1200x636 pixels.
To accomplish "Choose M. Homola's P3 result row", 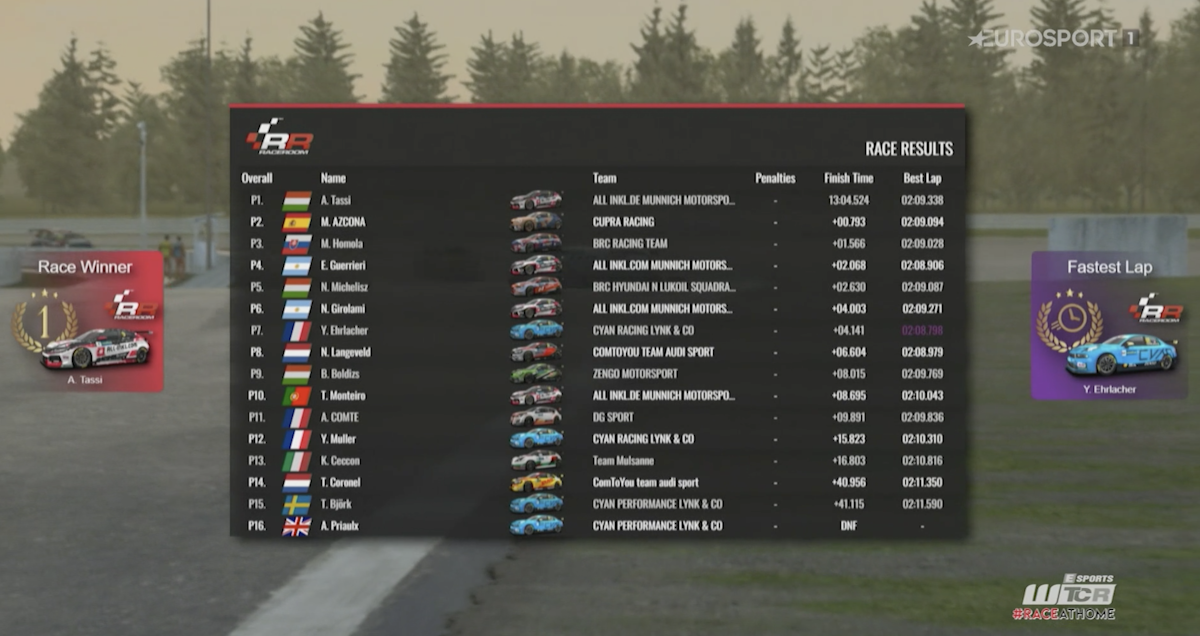I will point(597,243).
